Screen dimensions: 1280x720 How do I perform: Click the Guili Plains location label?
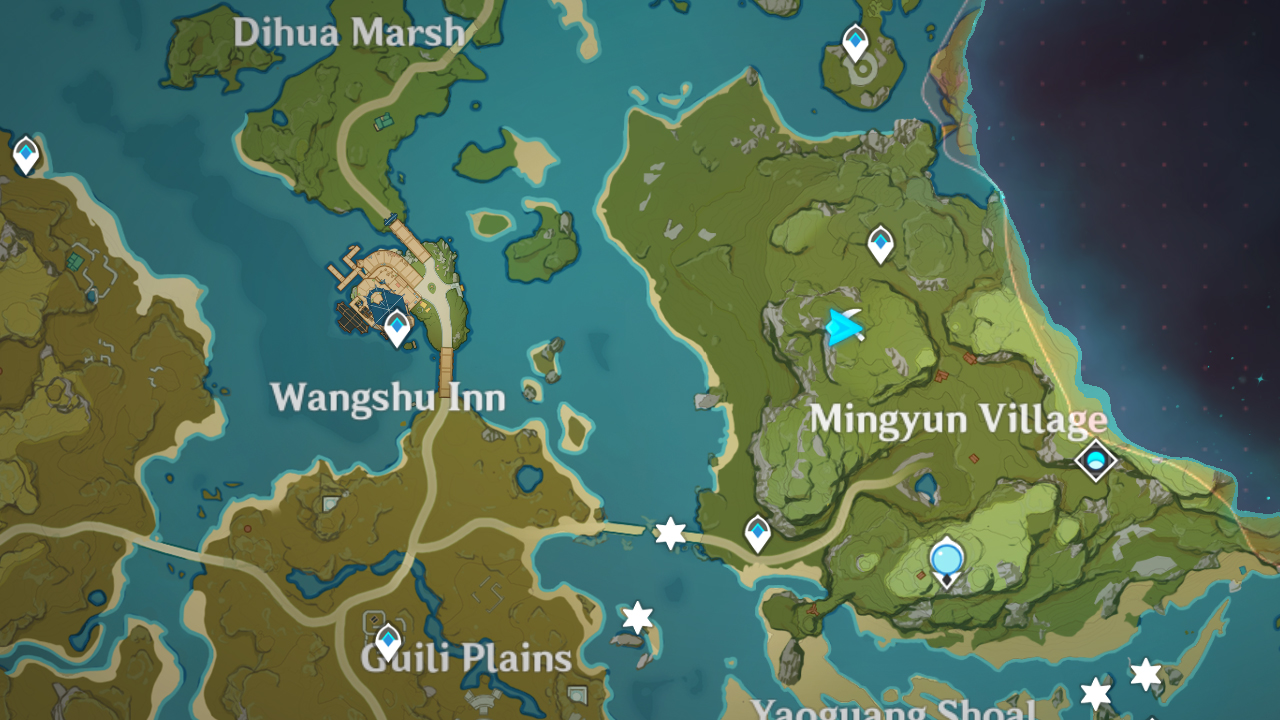tap(463, 659)
